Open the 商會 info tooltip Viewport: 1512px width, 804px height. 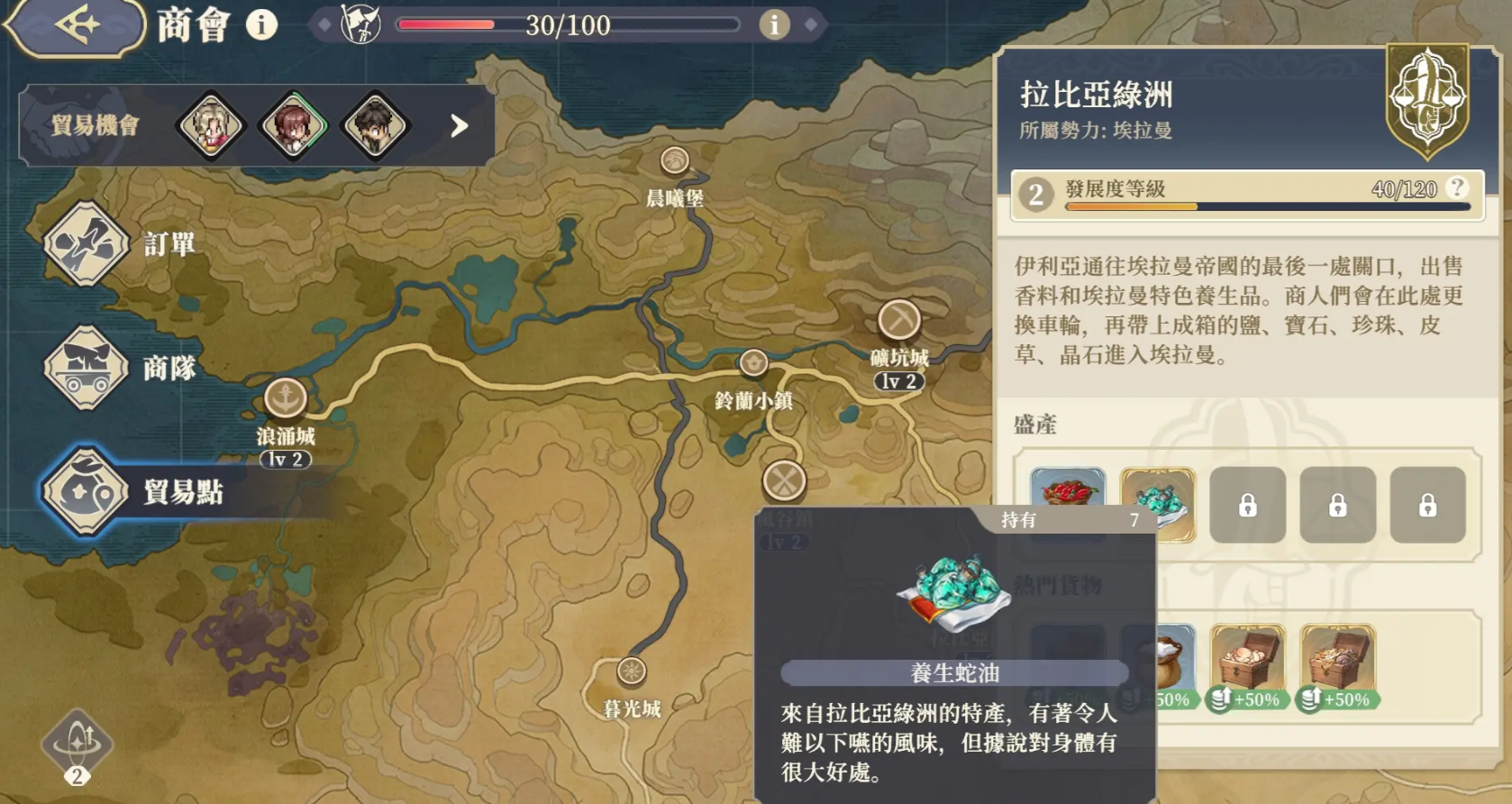pyautogui.click(x=262, y=25)
